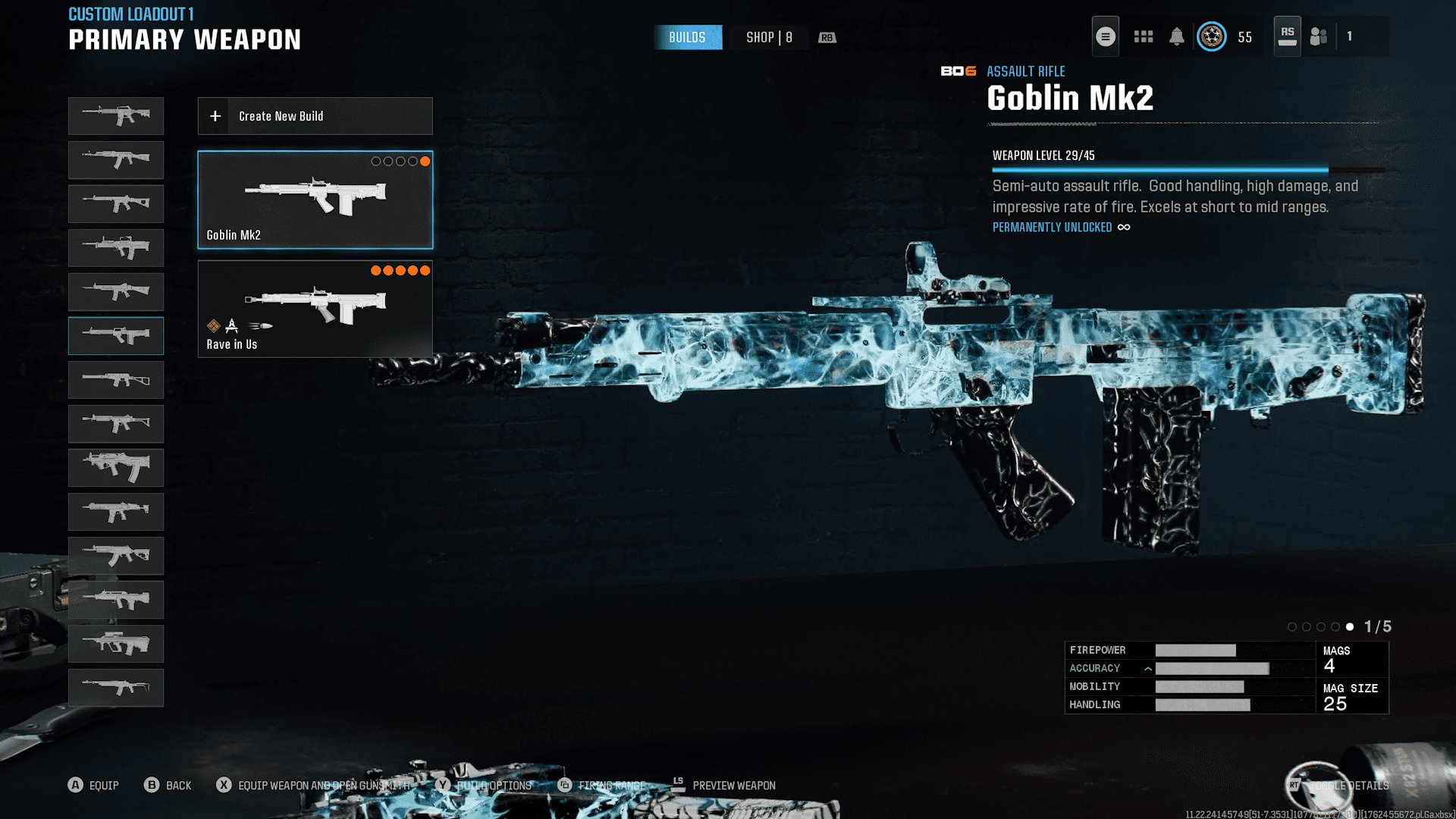Click the circular menu icon beside the grid
1456x819 pixels.
click(1105, 36)
